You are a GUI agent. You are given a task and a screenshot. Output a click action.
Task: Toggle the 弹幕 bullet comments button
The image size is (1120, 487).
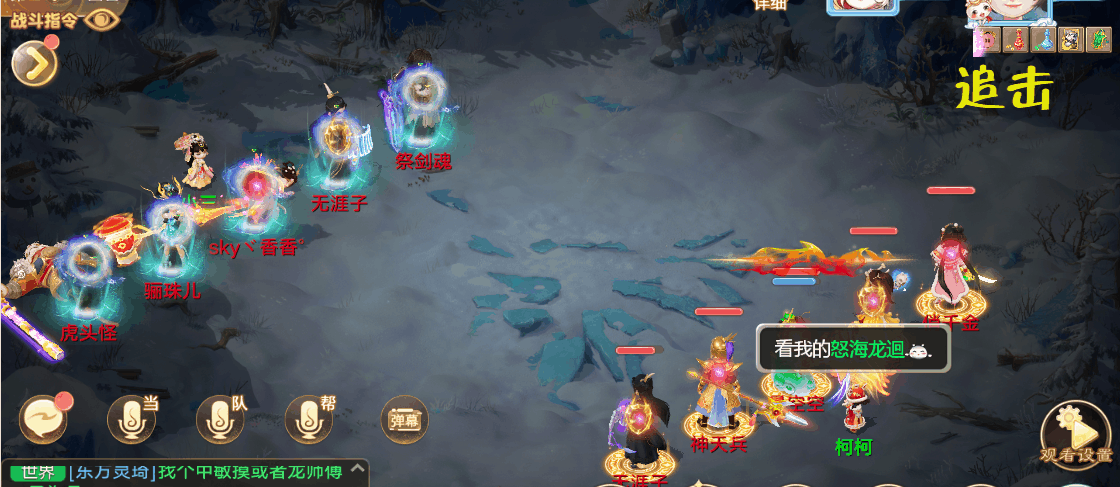pos(403,420)
